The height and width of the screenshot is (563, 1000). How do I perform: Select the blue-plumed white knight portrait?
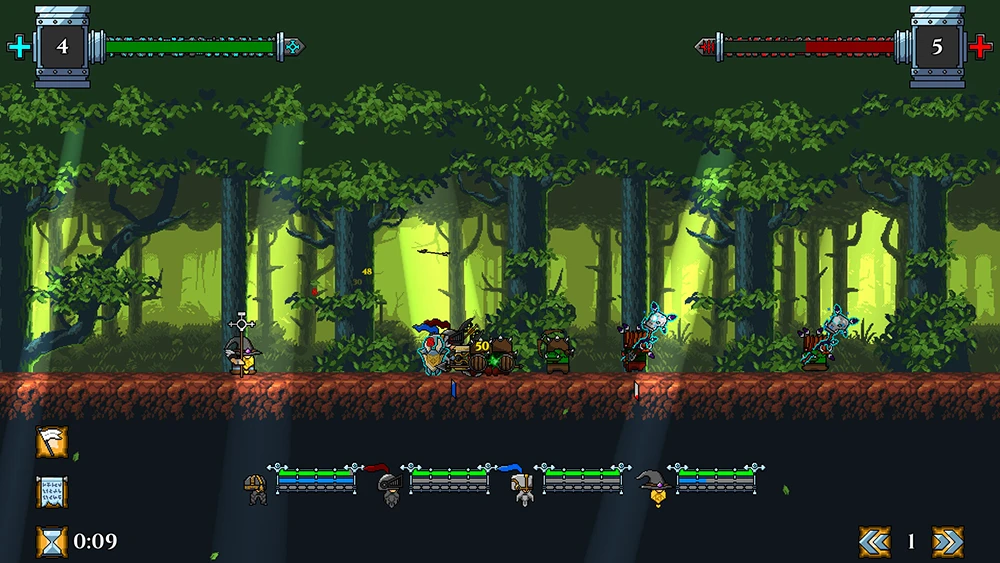pos(519,485)
